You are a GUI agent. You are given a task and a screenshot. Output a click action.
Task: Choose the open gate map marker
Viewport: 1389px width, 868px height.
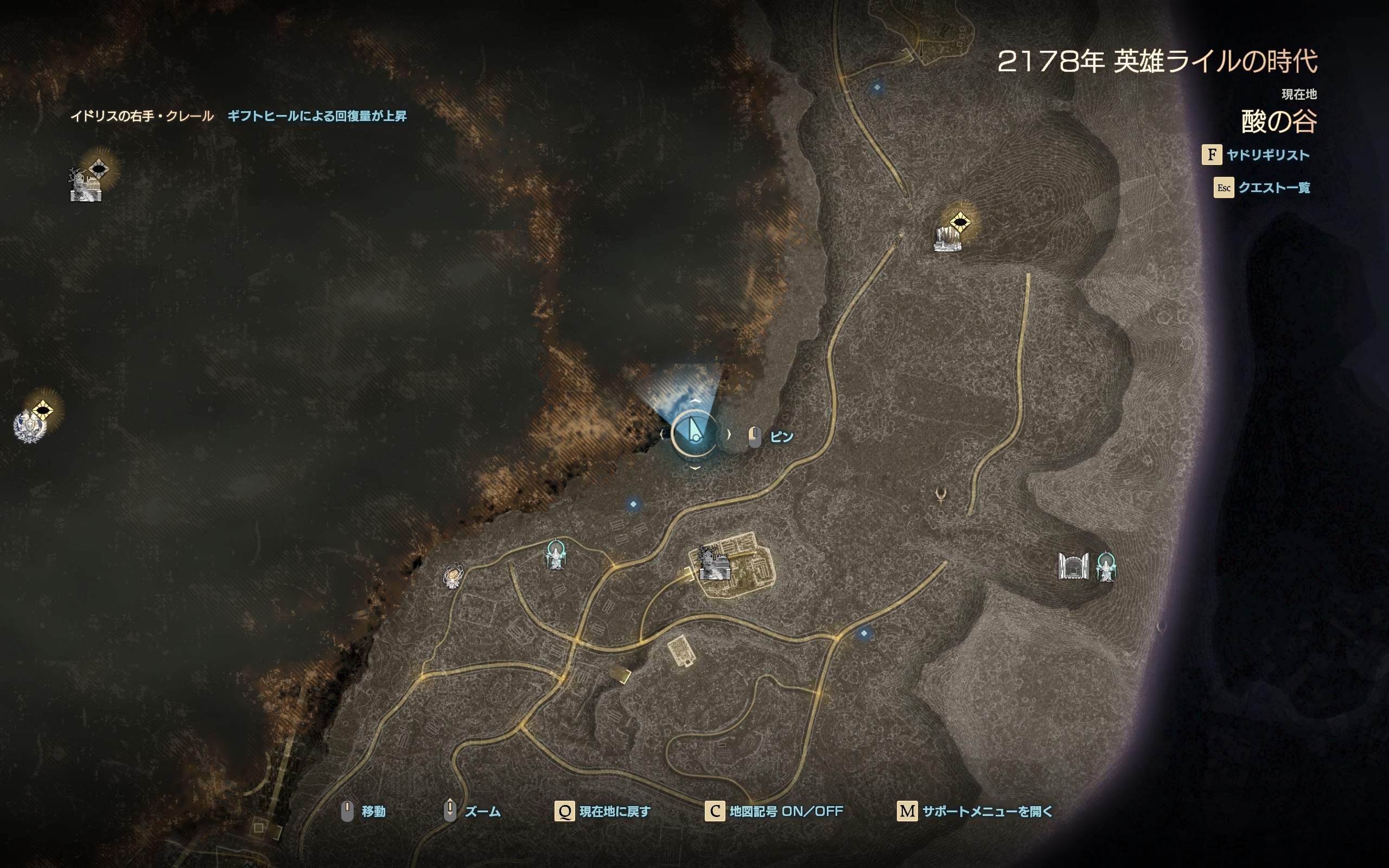[1073, 566]
